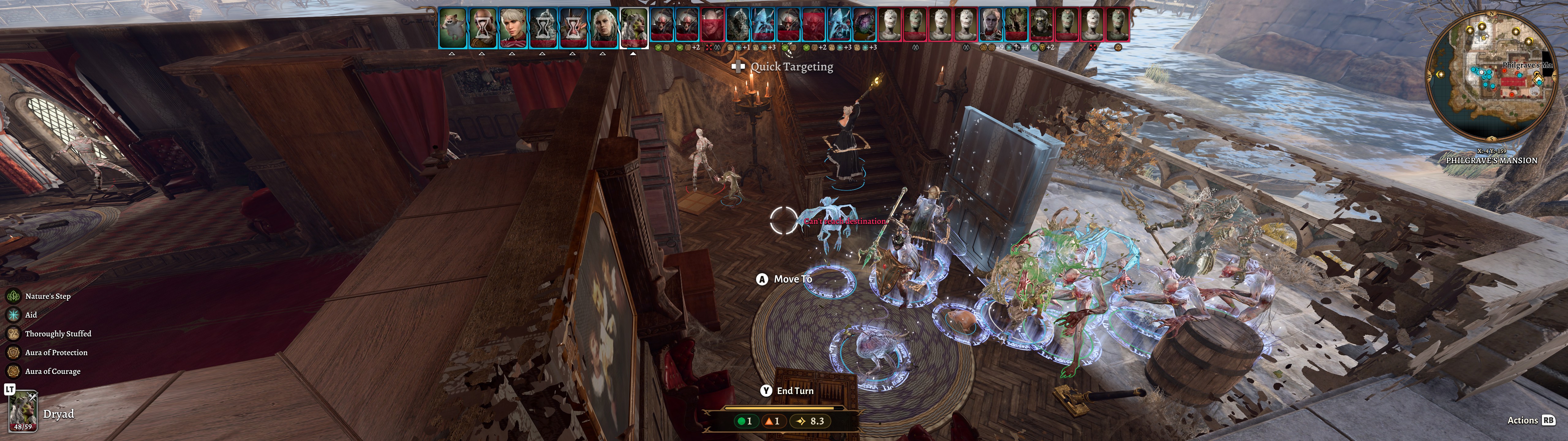Inspect the Nature's Step status icon

click(x=13, y=296)
